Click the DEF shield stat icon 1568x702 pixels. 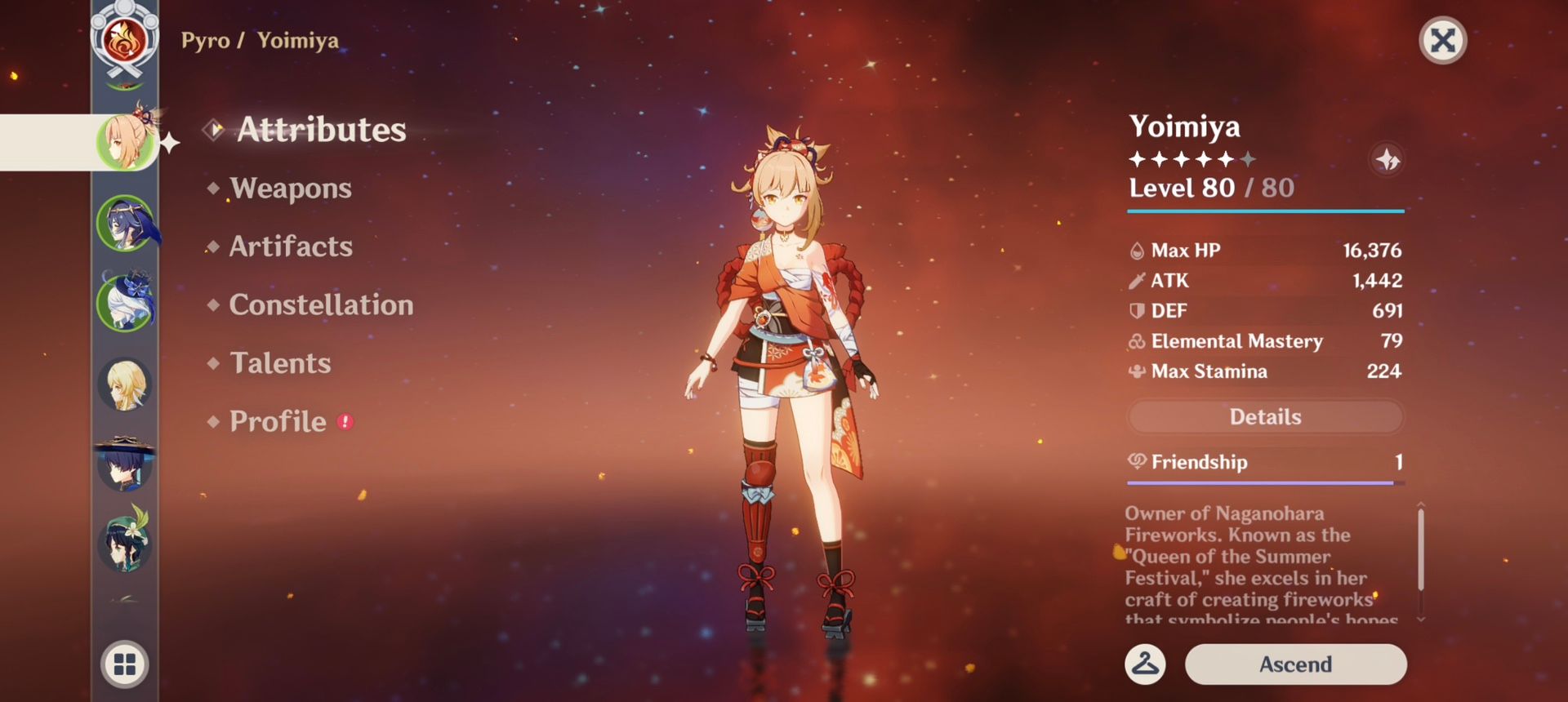[1137, 311]
